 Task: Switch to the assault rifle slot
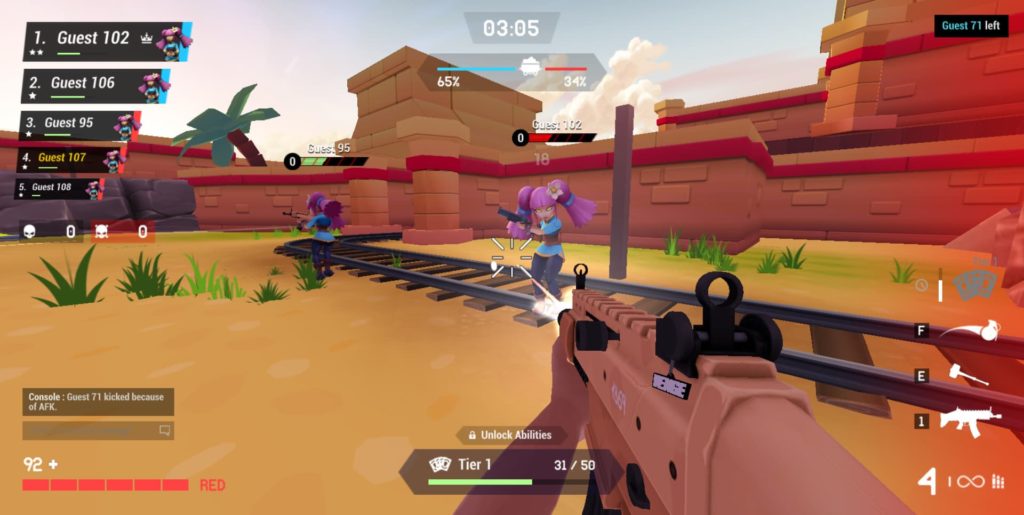968,420
